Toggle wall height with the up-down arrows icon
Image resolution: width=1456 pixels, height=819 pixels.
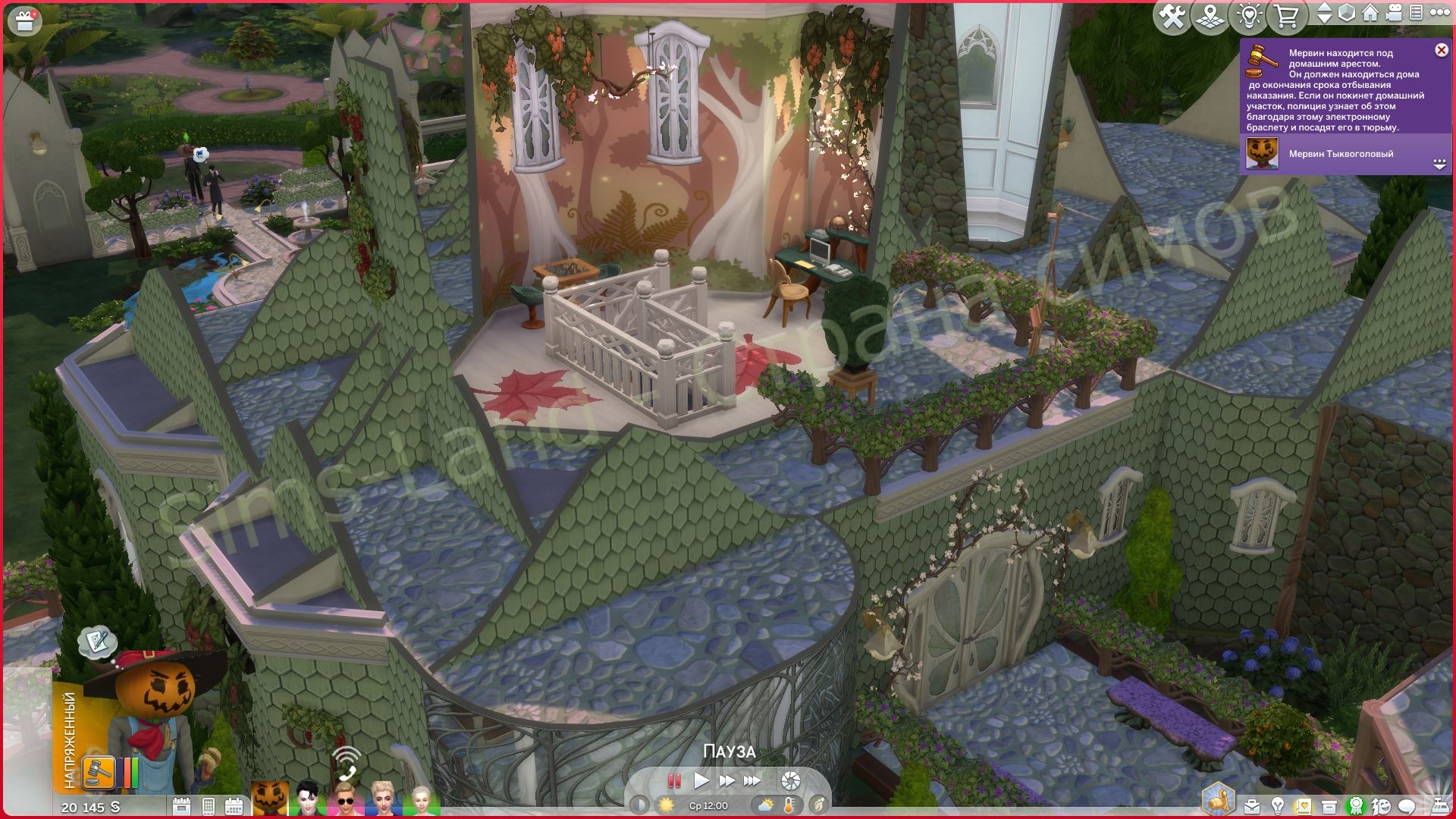1325,13
